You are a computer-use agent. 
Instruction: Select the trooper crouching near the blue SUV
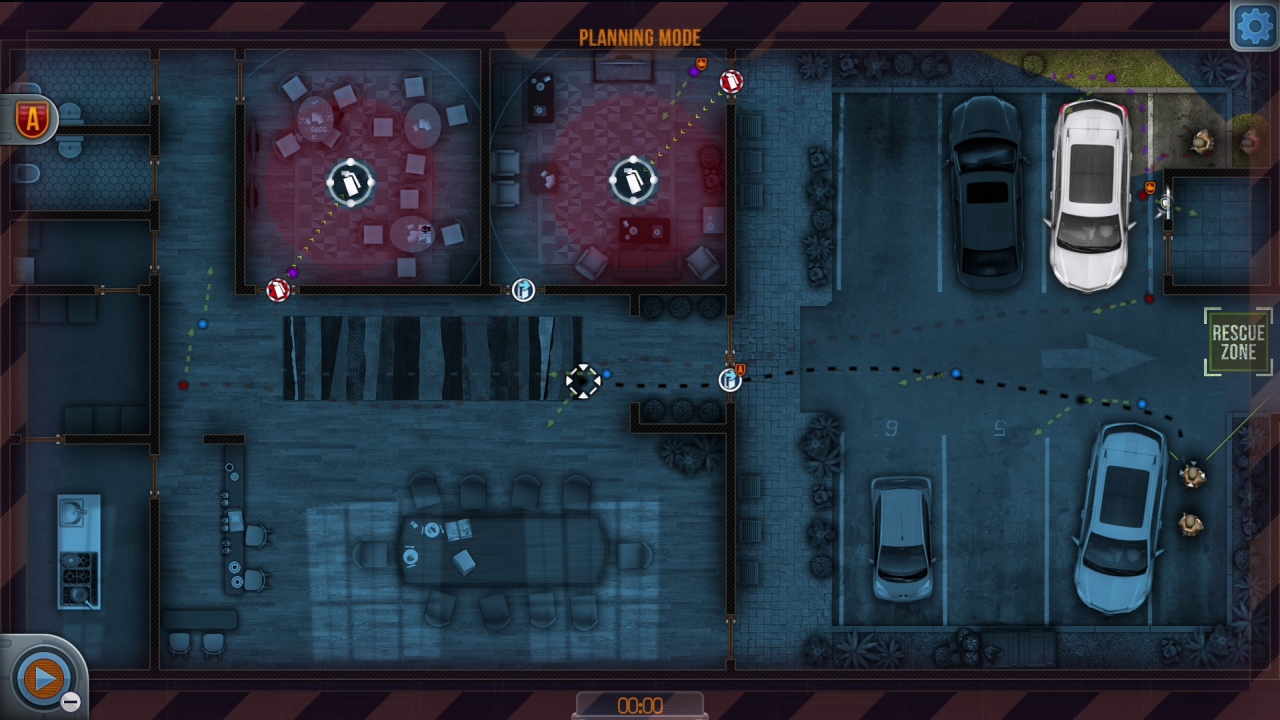(1190, 477)
